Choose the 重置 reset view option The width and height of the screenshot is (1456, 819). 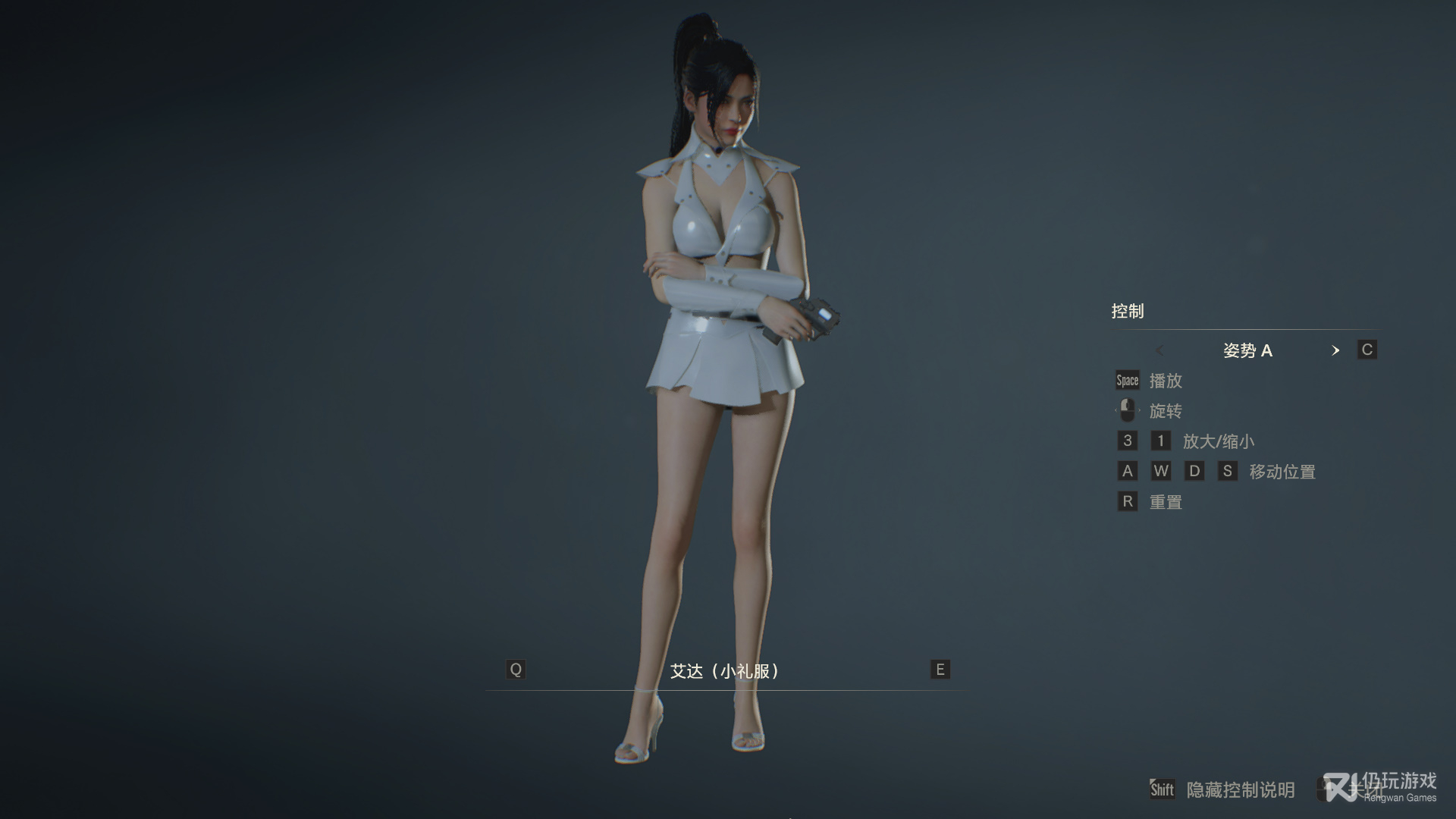pyautogui.click(x=1165, y=502)
